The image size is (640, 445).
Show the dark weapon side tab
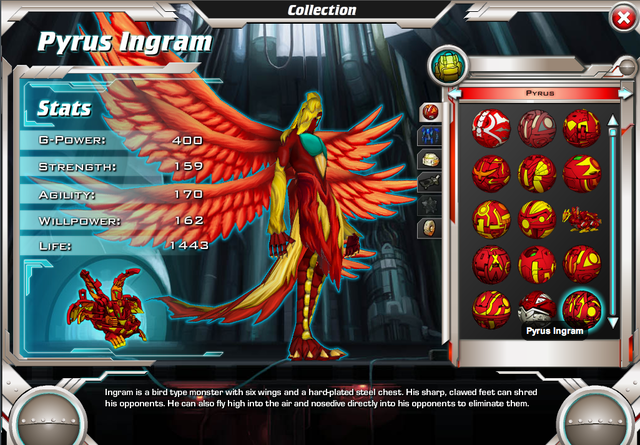pyautogui.click(x=429, y=182)
